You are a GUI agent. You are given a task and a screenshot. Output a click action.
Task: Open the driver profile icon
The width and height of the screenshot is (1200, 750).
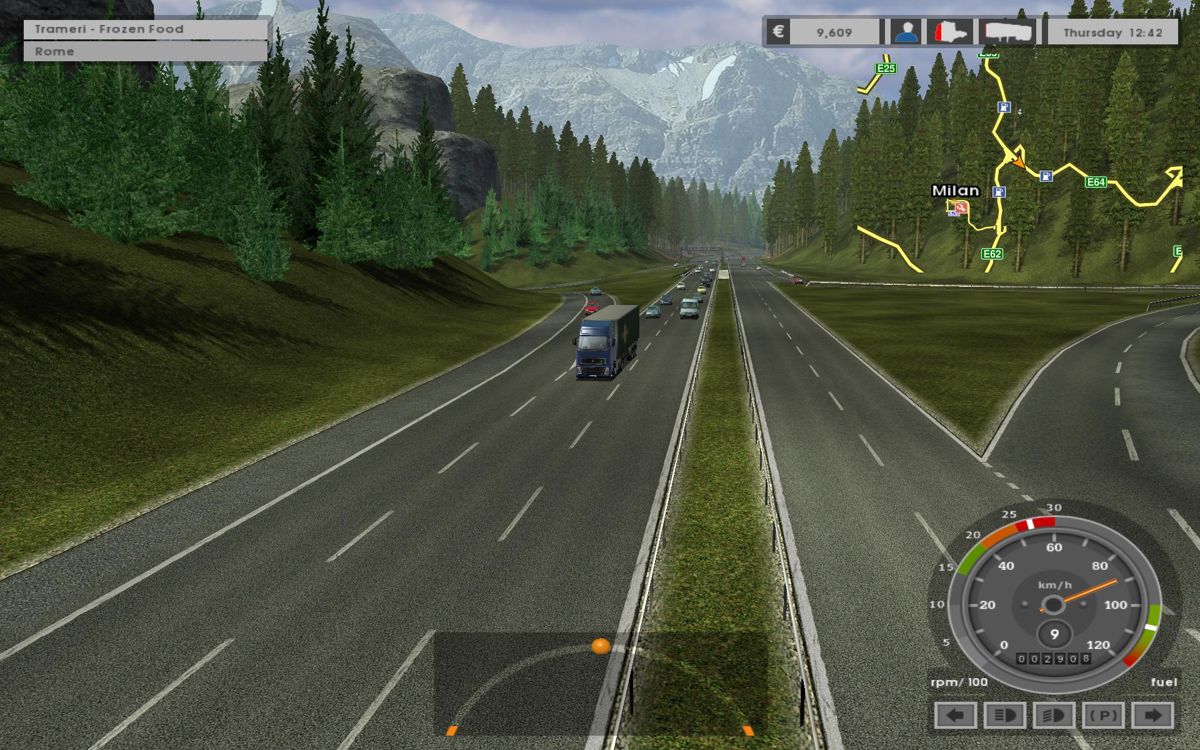point(906,32)
